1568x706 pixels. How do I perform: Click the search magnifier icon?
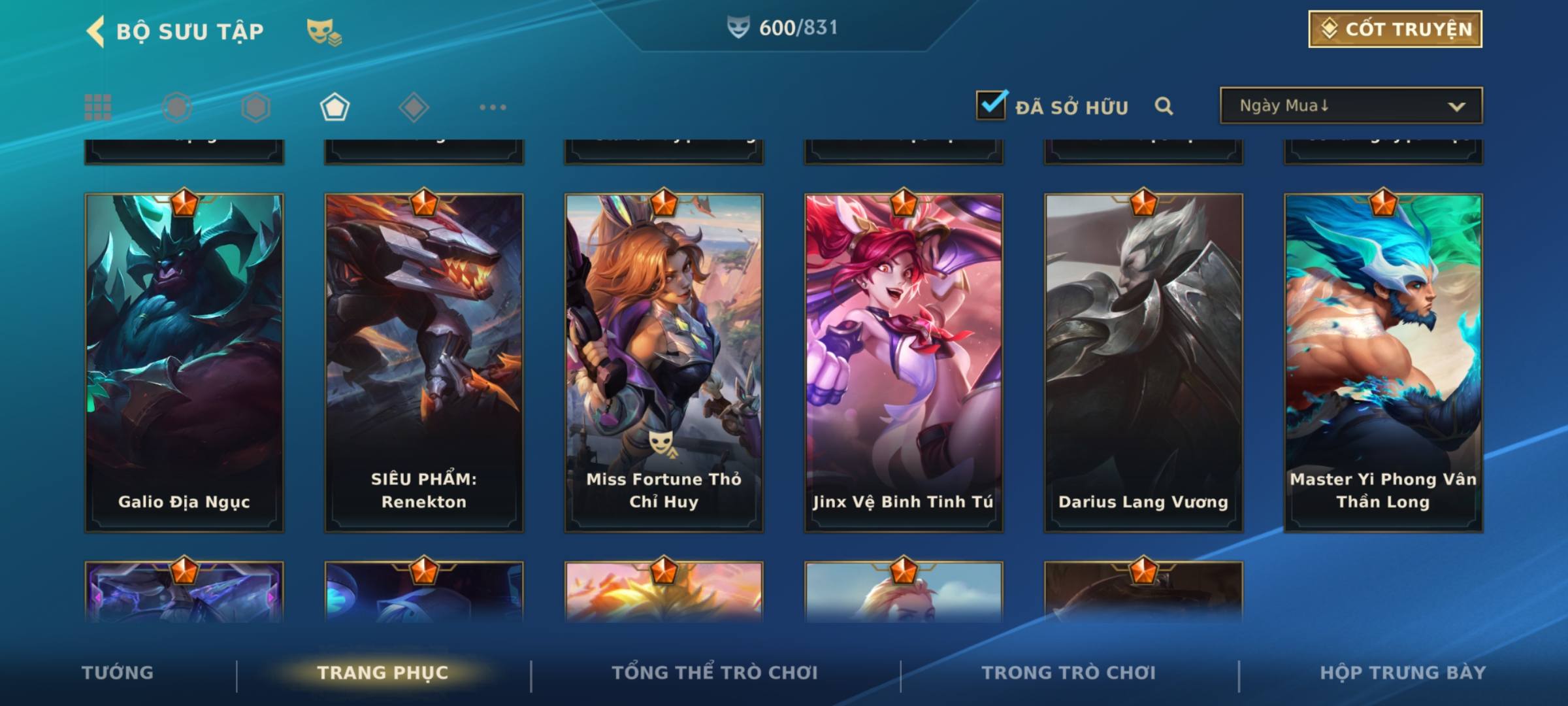1164,106
